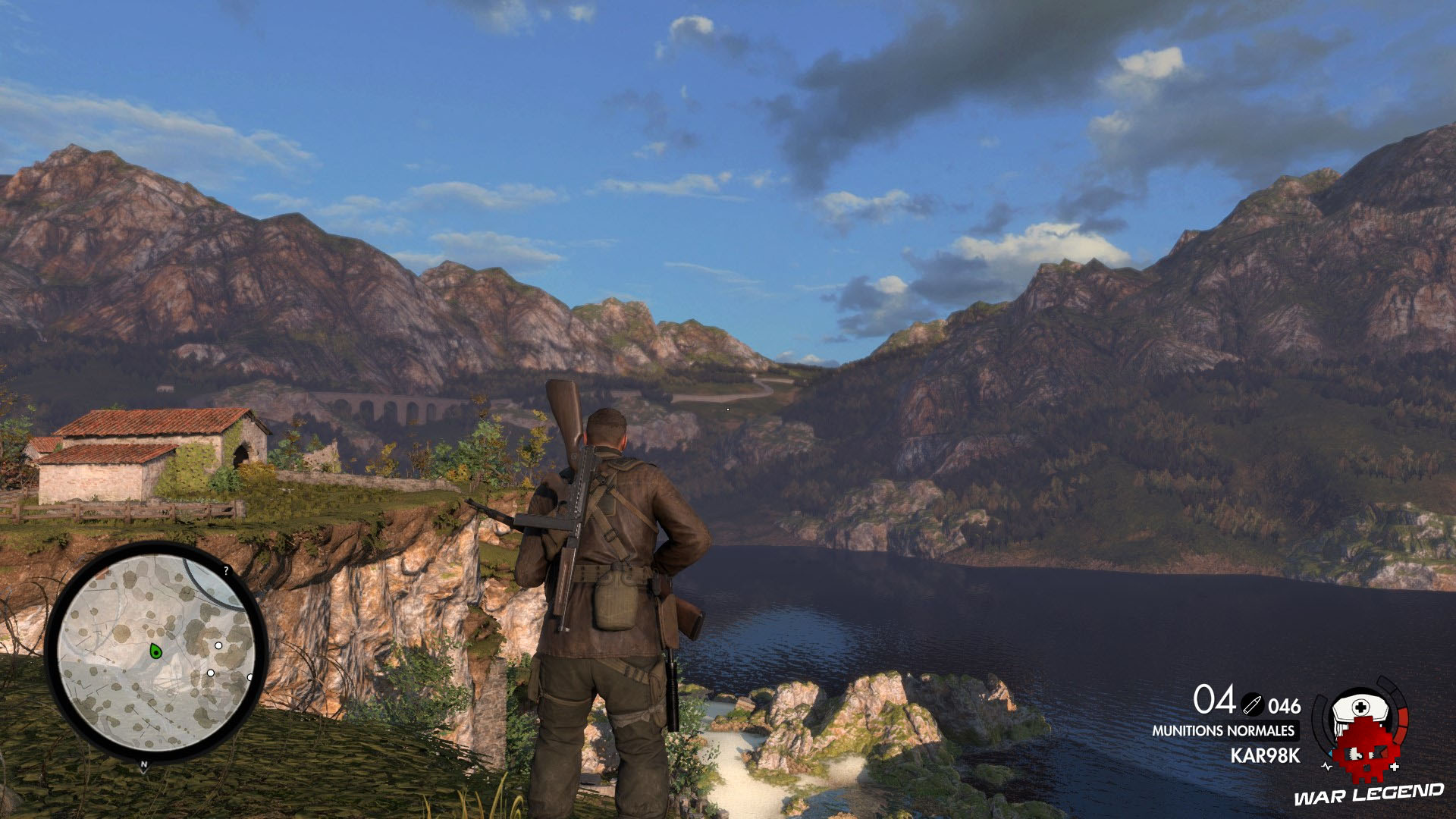The image size is (1456, 819).
Task: Select the green player marker on minimap
Action: pos(155,651)
